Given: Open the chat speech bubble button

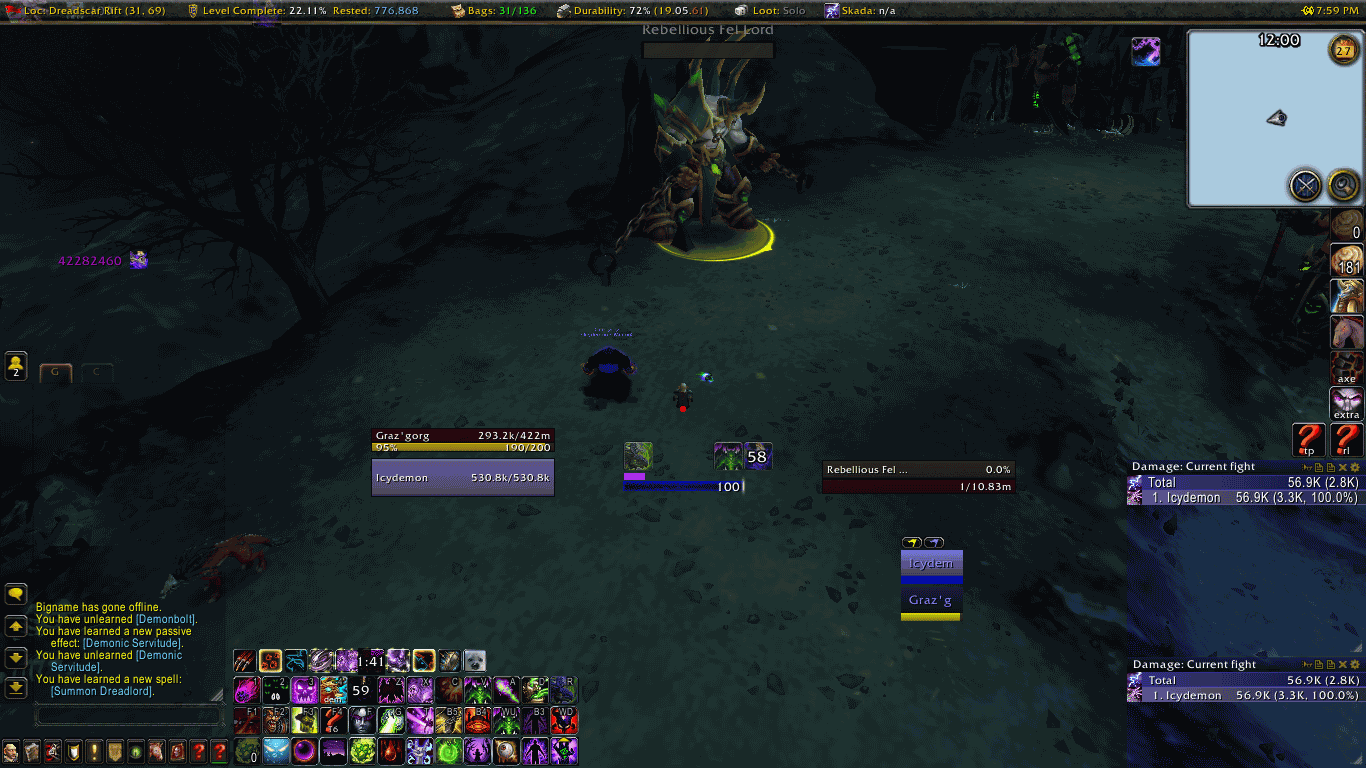Looking at the screenshot, I should tap(16, 594).
